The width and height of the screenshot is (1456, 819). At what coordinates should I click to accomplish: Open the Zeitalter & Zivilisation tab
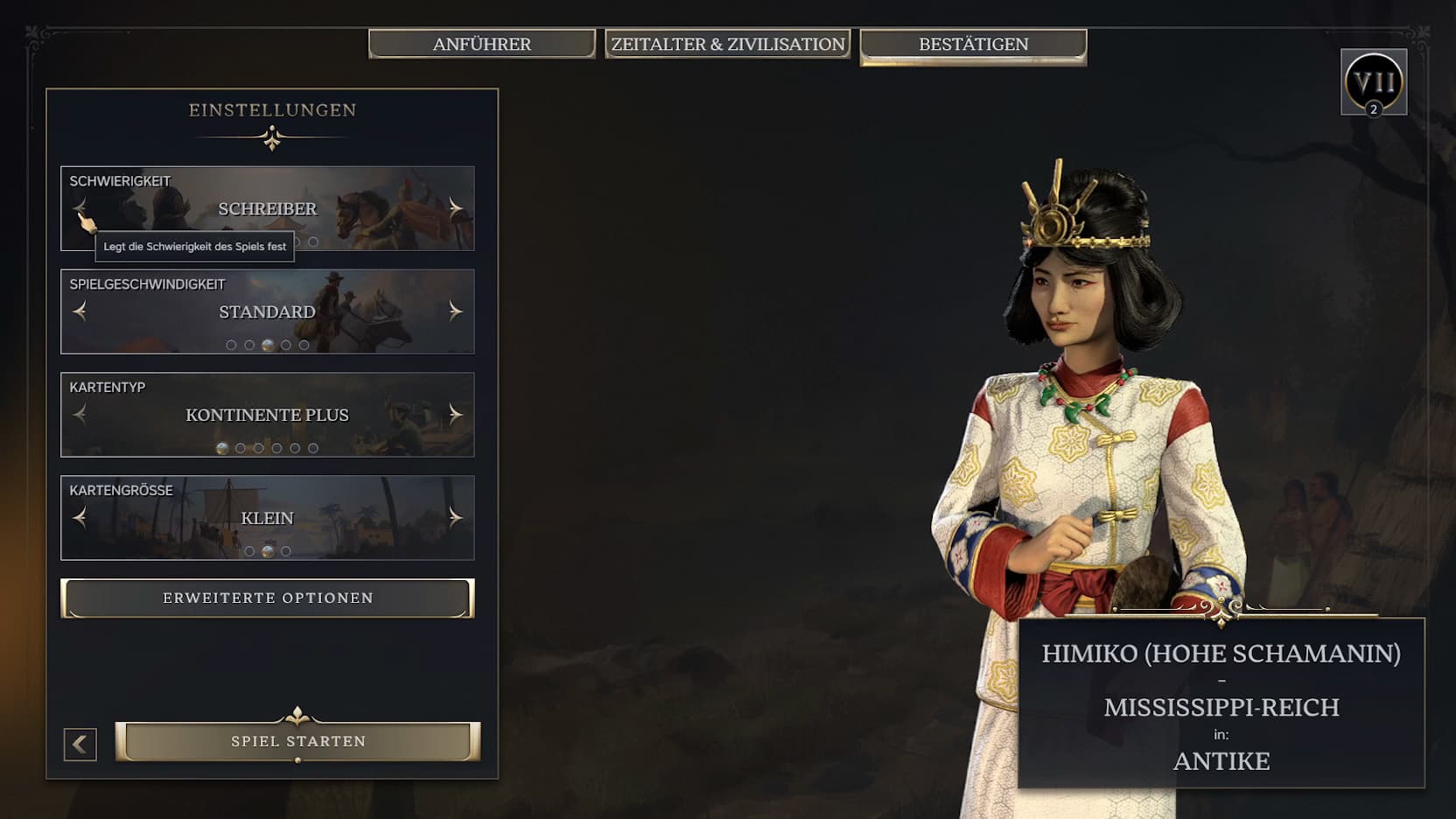click(727, 44)
